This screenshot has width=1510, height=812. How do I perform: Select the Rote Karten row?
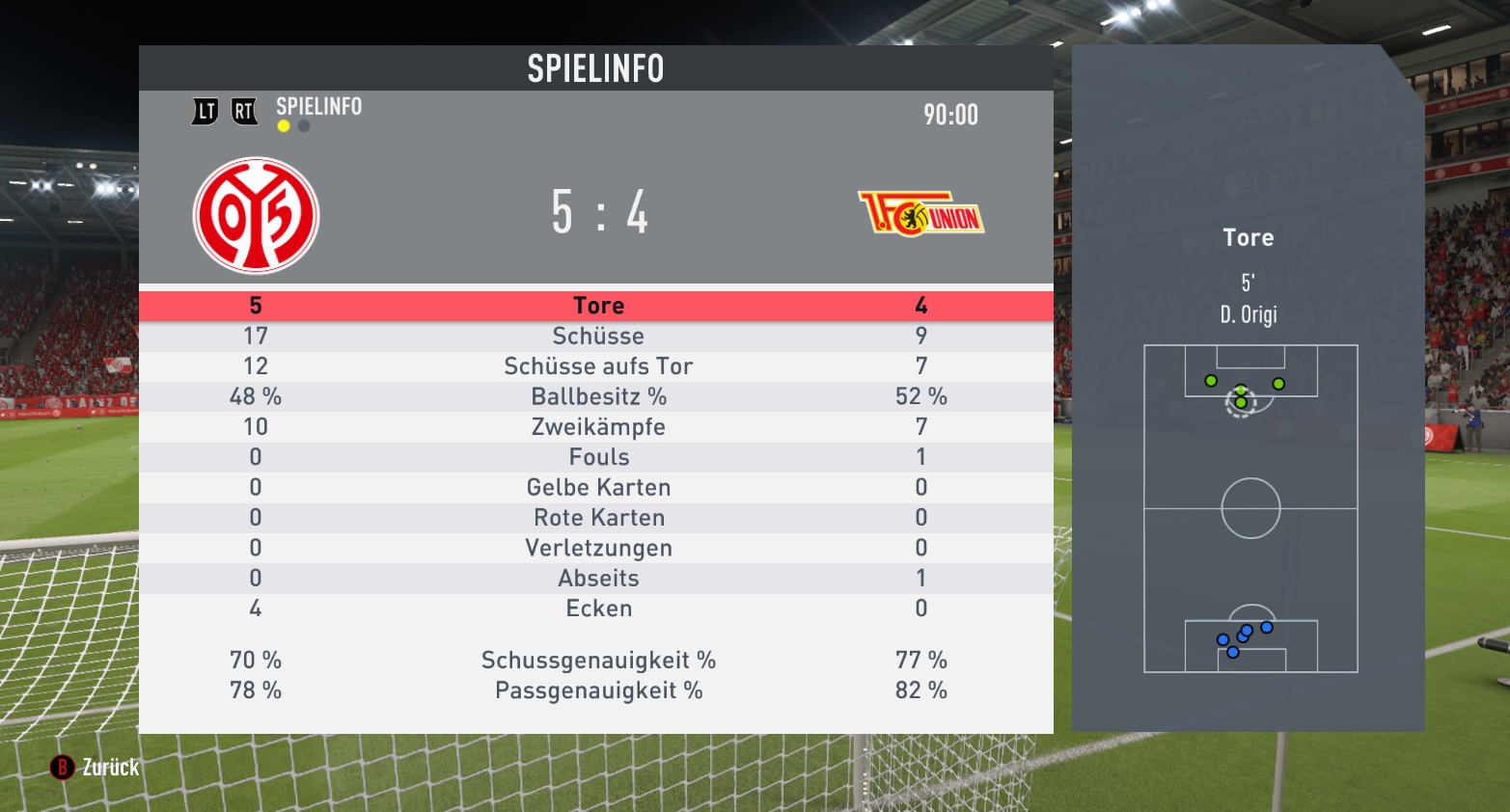[598, 518]
